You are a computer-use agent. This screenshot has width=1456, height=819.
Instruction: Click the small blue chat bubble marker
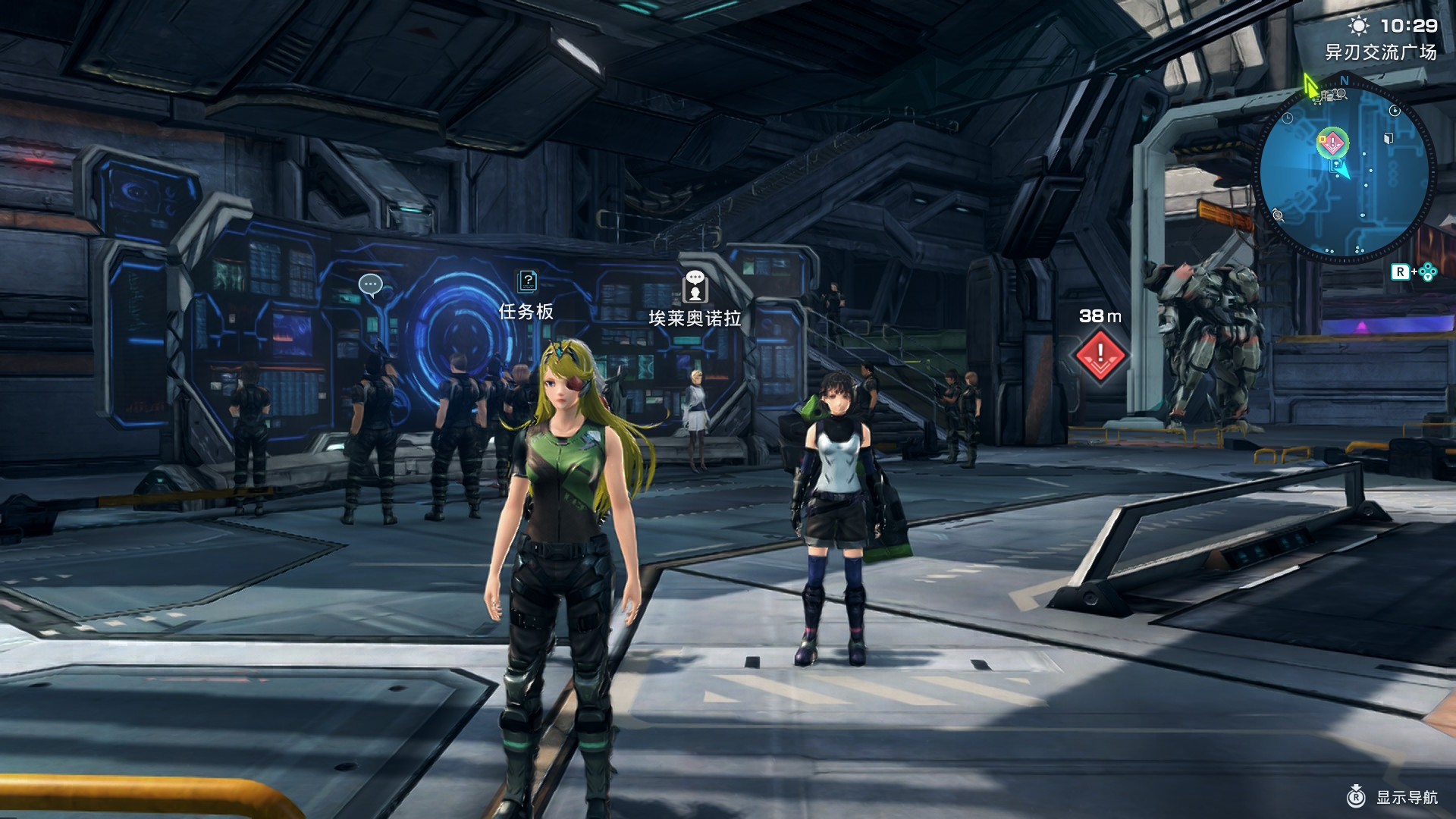tap(370, 285)
